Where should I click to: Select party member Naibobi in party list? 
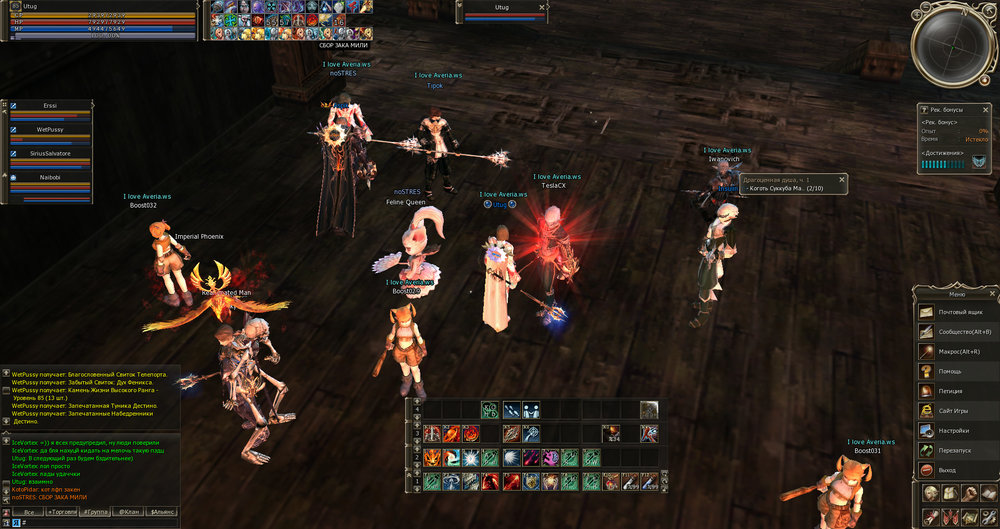coord(50,176)
